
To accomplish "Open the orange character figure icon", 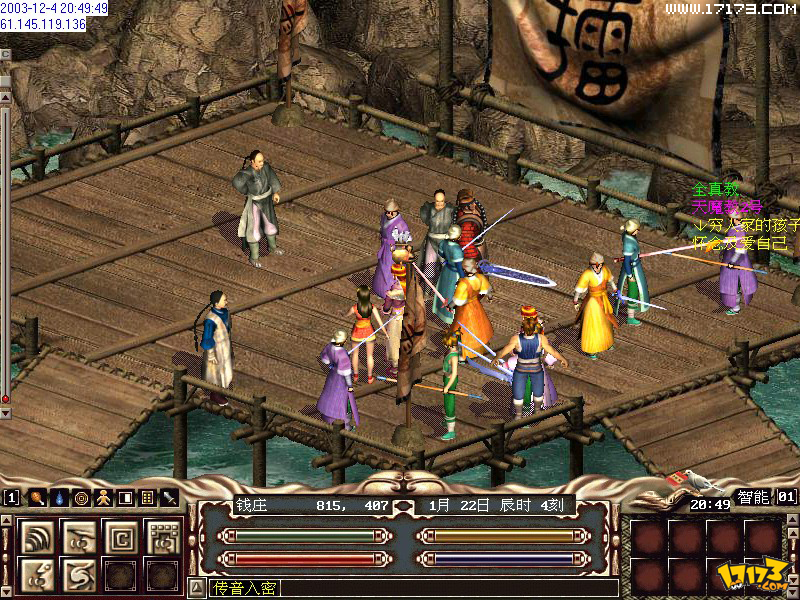I will [x=103, y=497].
